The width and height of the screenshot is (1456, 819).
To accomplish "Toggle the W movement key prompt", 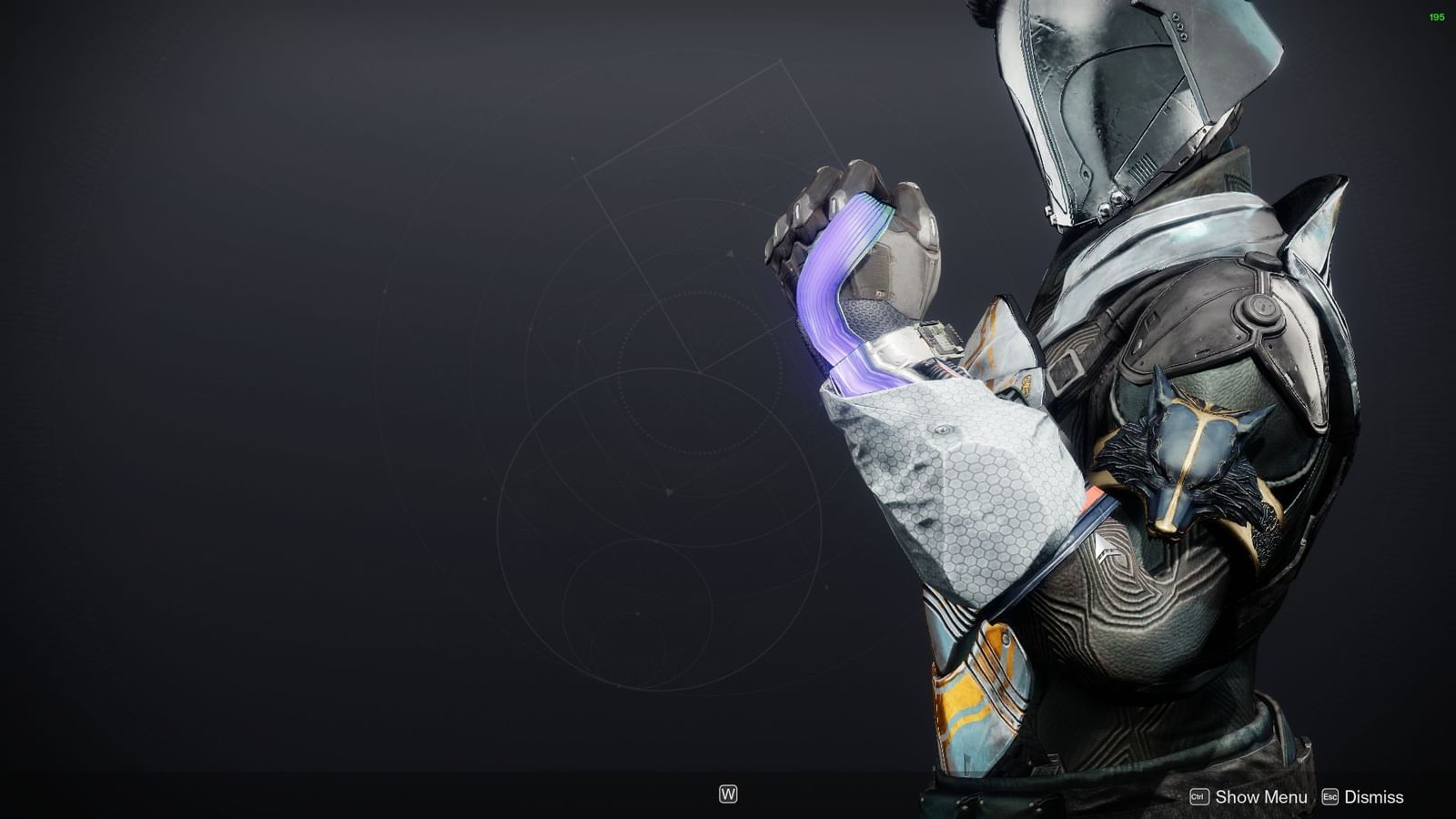I will click(727, 794).
